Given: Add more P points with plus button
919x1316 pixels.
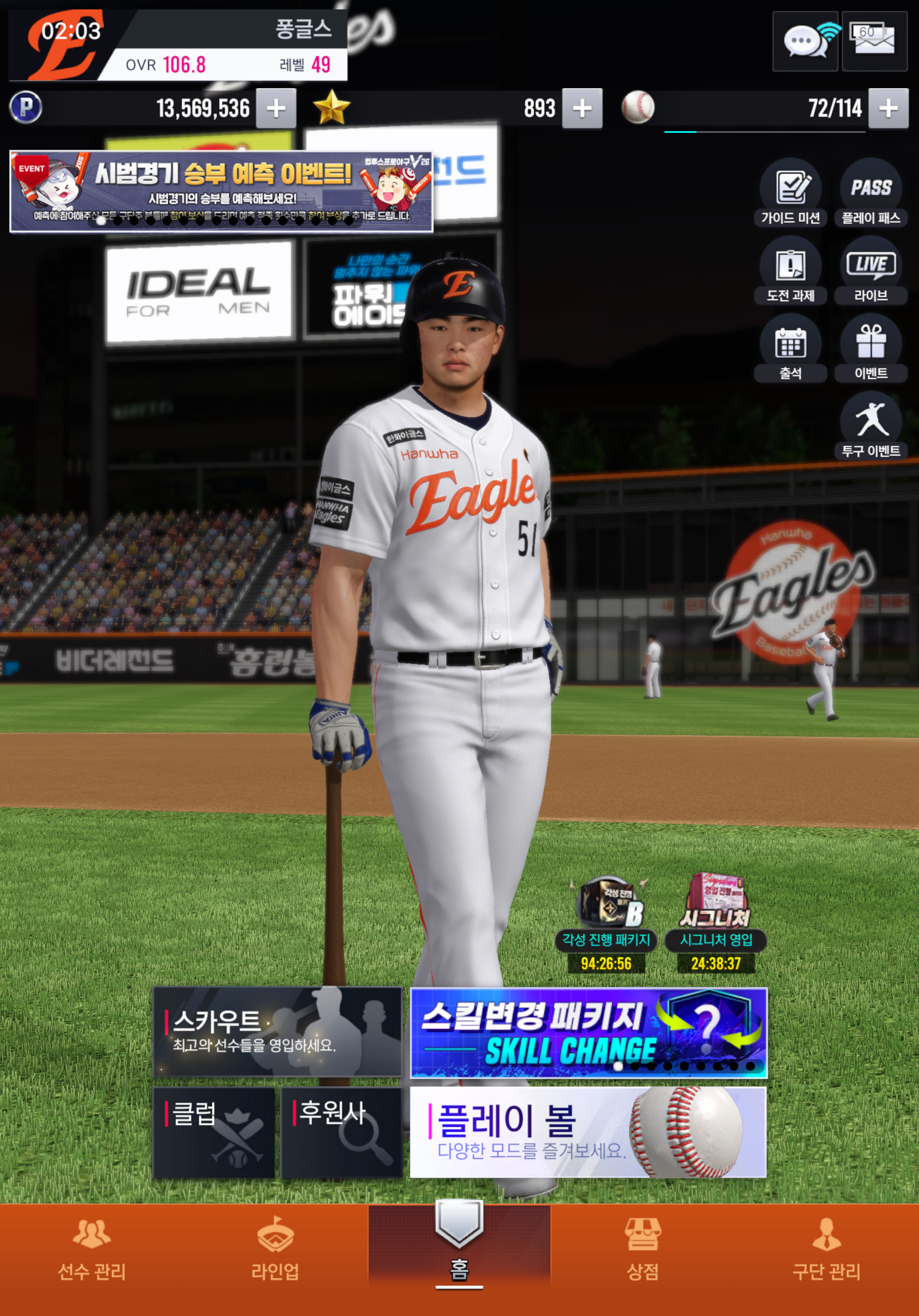Looking at the screenshot, I should tap(276, 108).
